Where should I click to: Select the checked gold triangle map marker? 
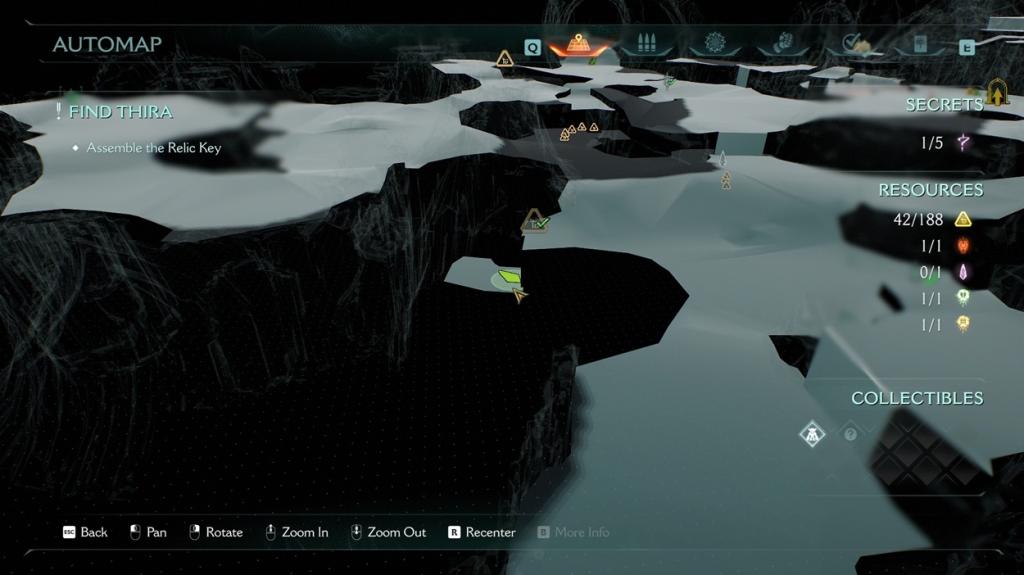pyautogui.click(x=535, y=221)
